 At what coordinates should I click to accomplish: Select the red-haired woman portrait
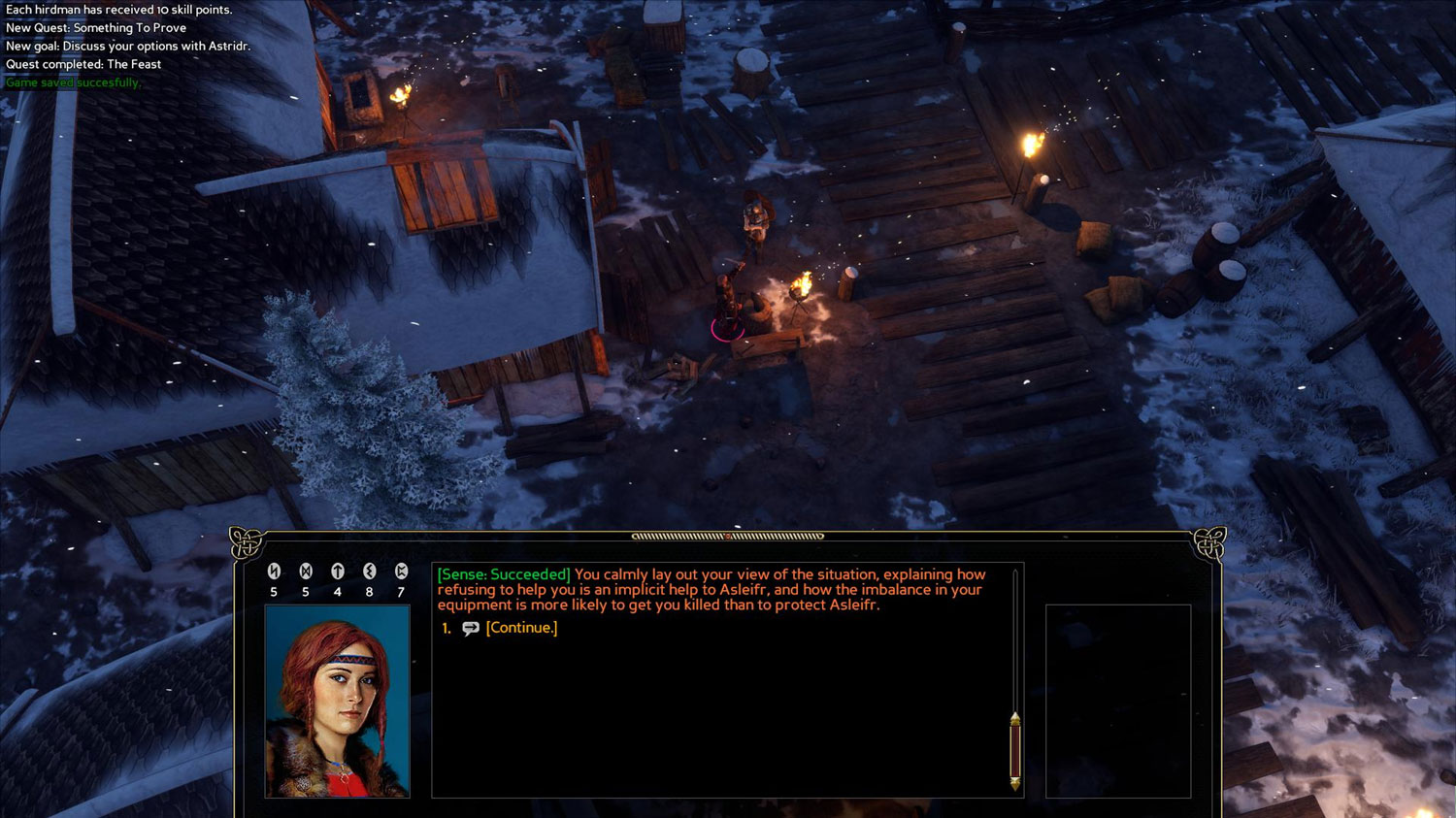coord(337,701)
